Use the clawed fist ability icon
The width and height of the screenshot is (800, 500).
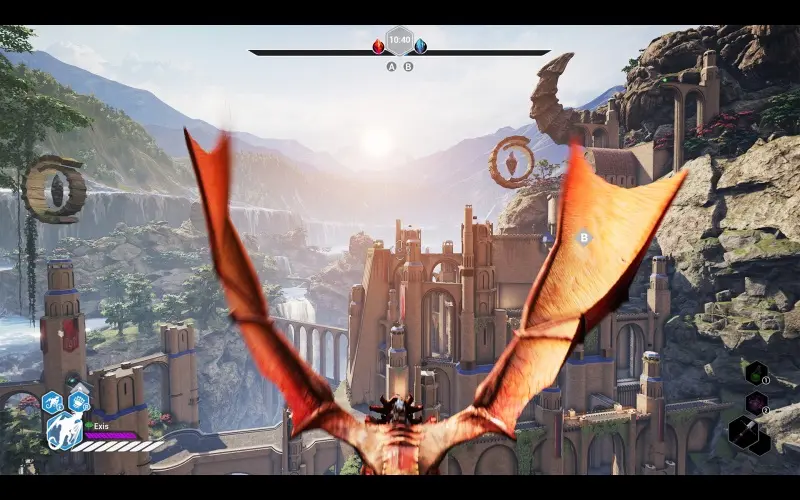tap(78, 402)
